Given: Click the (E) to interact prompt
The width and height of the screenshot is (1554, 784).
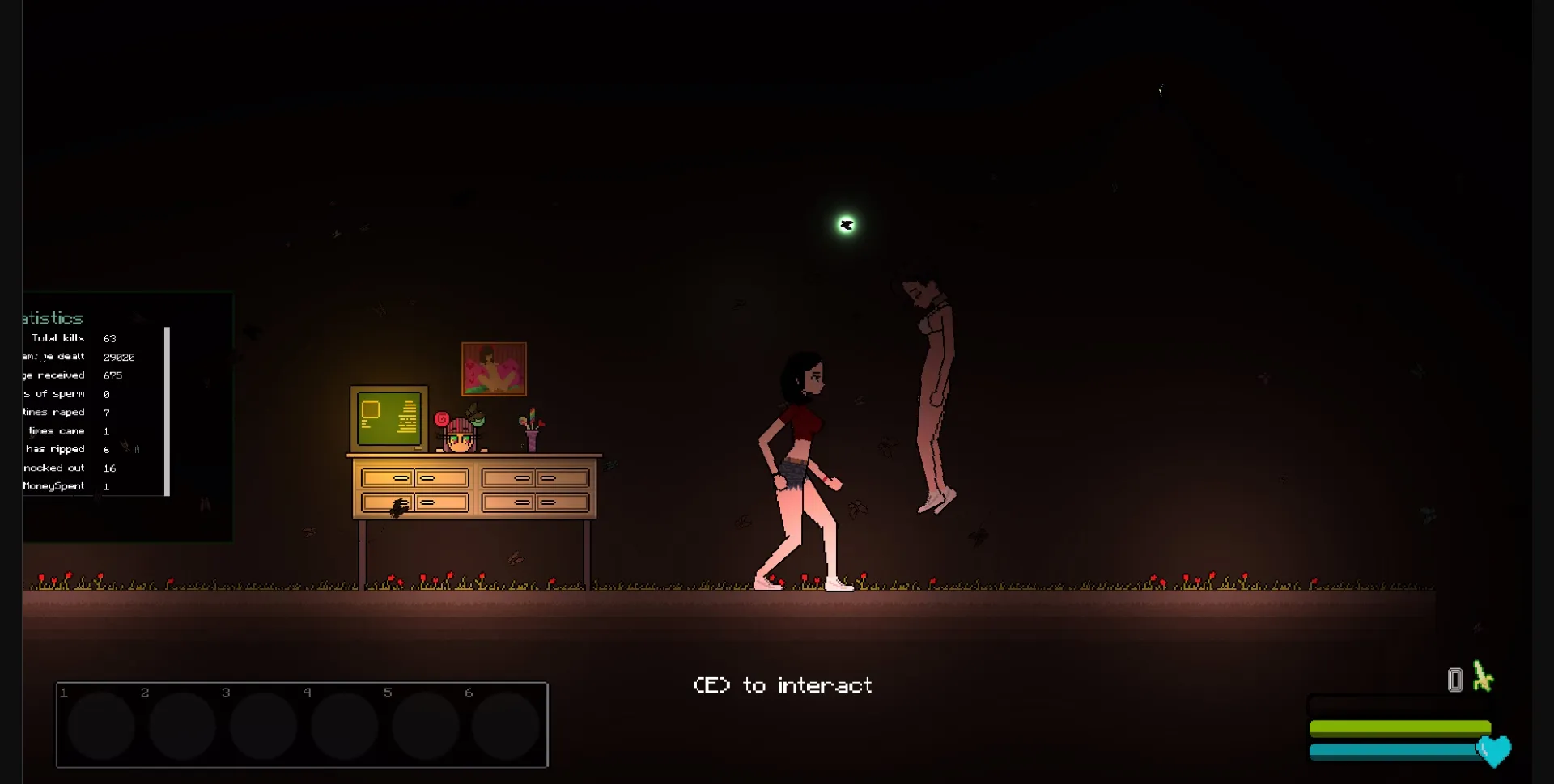Looking at the screenshot, I should click(x=783, y=684).
